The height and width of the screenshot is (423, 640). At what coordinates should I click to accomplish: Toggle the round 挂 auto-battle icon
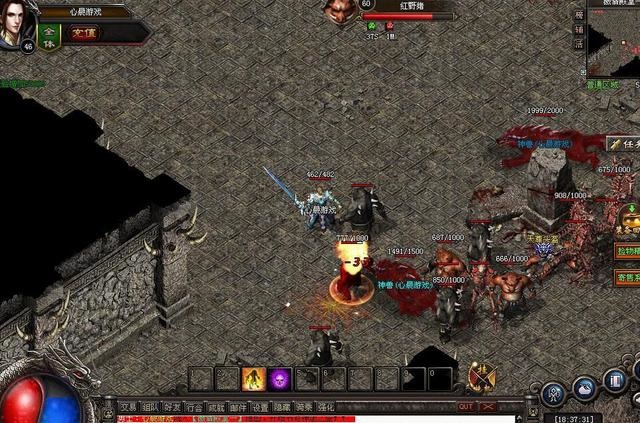click(481, 376)
